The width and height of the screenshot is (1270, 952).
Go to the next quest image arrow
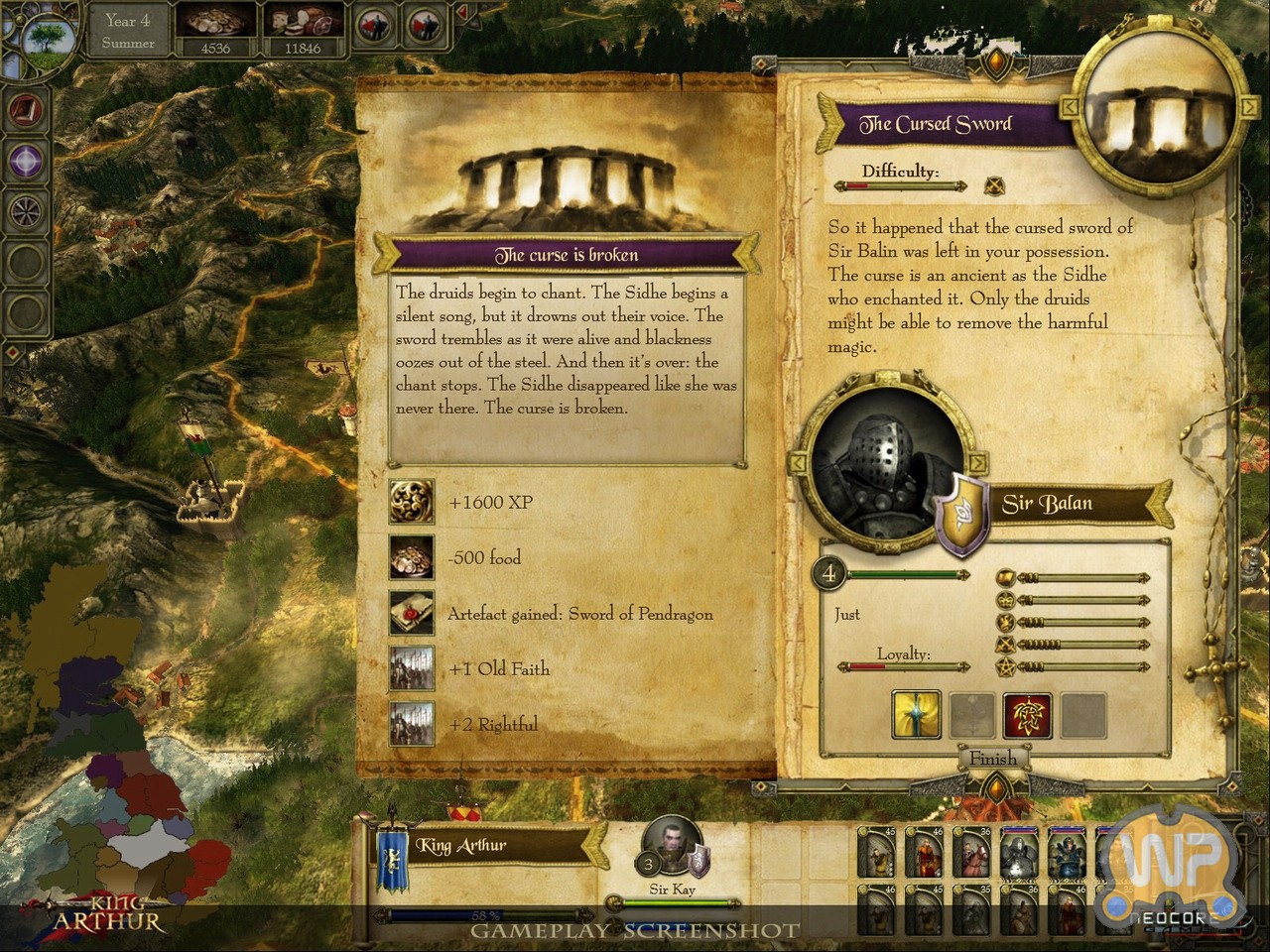coord(1244,105)
